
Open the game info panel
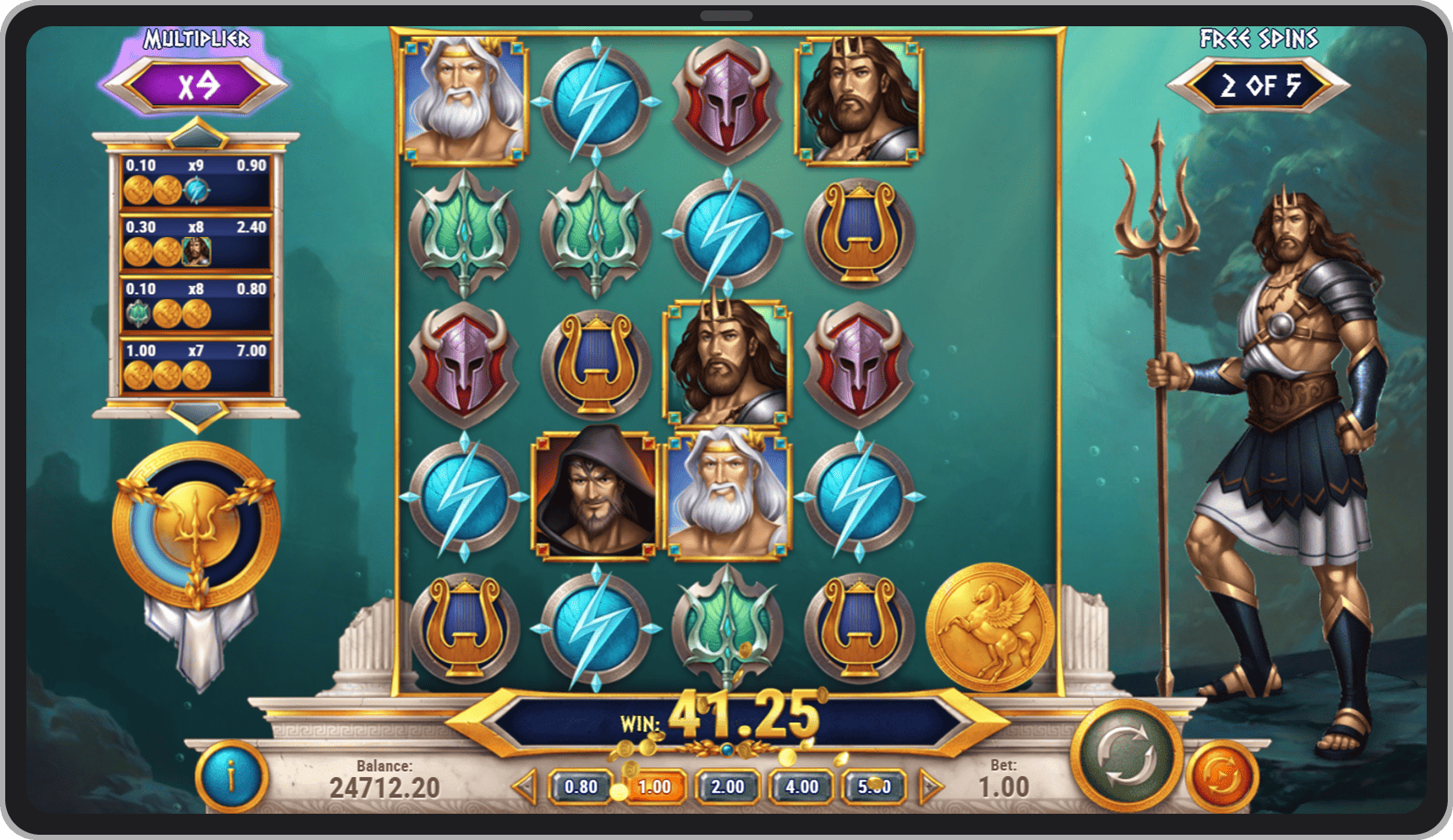(x=231, y=775)
